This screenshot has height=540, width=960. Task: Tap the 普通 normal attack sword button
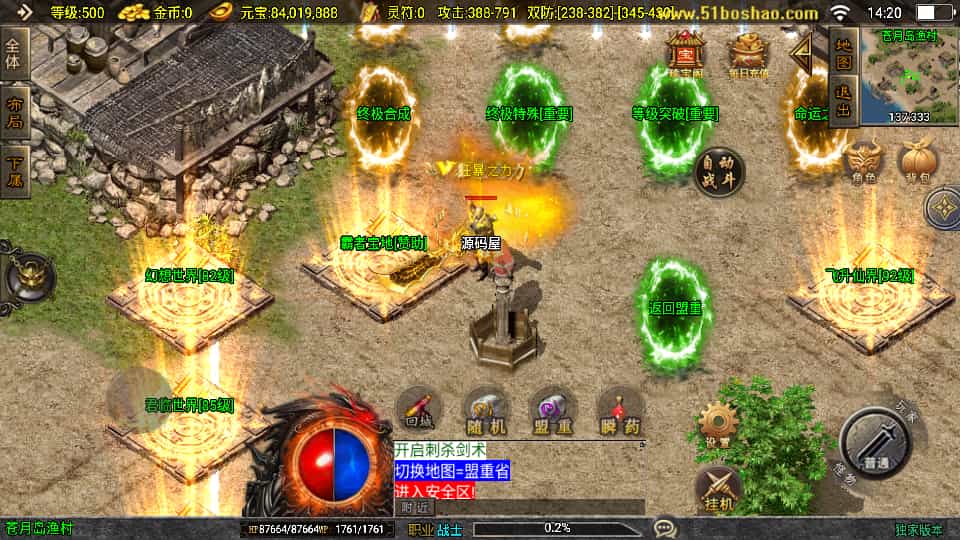(x=875, y=444)
